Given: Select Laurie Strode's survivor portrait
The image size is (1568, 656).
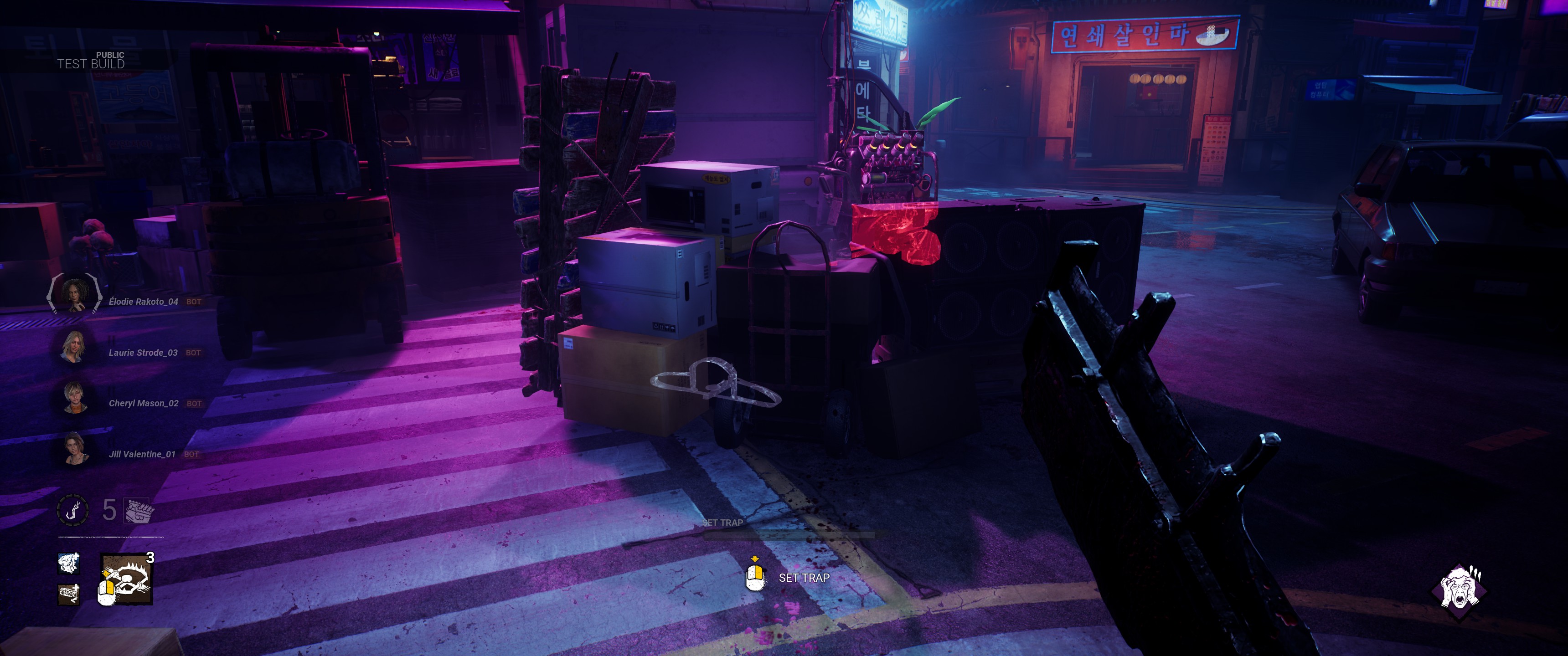Looking at the screenshot, I should (x=74, y=346).
